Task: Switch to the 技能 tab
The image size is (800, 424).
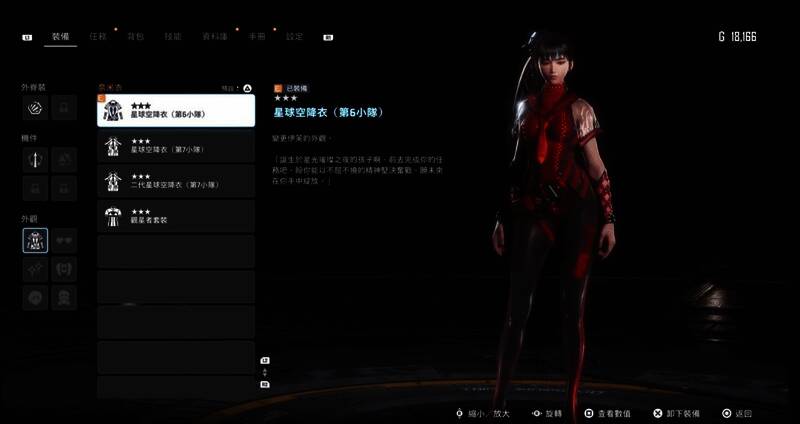Action: pyautogui.click(x=172, y=36)
